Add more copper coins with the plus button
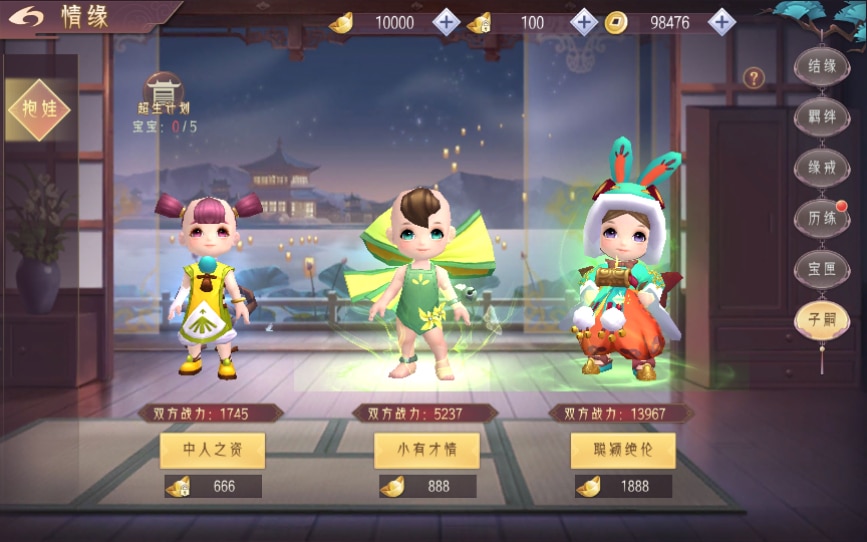Screen dimensions: 867x542 point(722,22)
